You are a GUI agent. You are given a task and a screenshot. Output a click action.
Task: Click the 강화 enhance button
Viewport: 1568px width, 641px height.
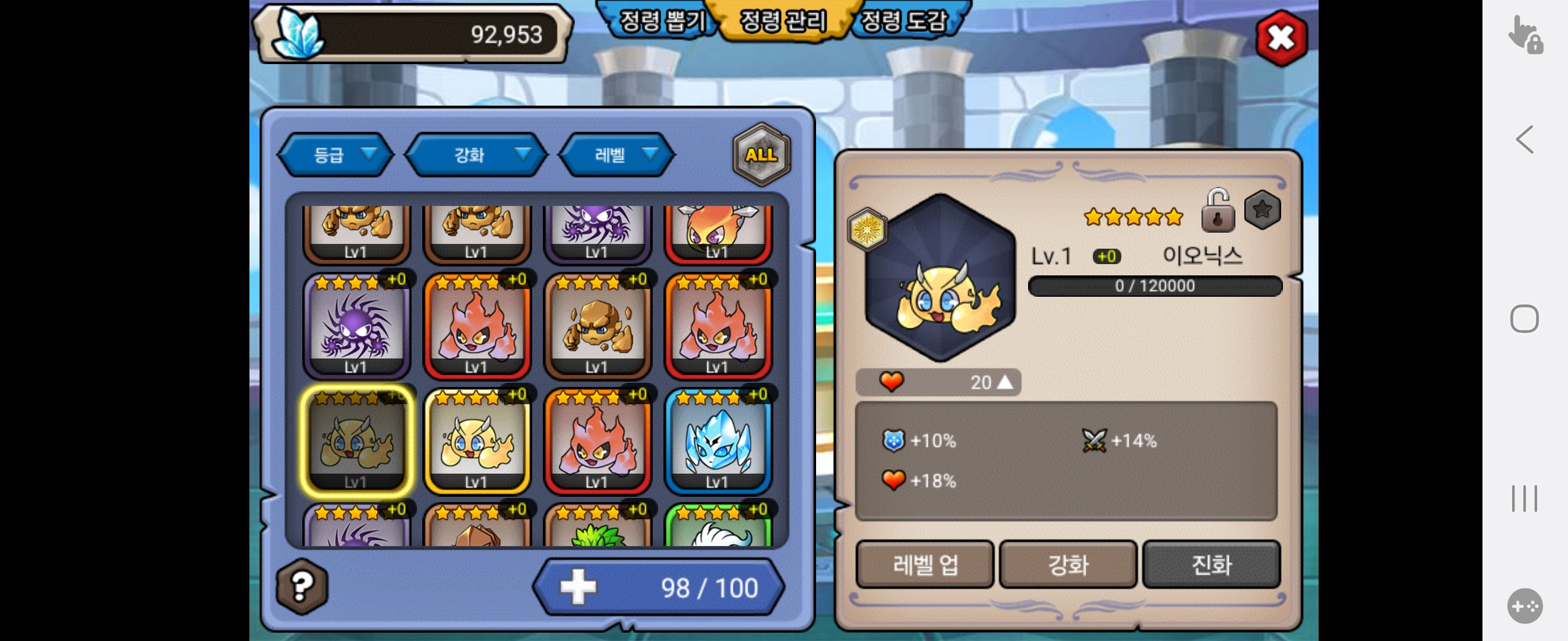pyautogui.click(x=1068, y=564)
